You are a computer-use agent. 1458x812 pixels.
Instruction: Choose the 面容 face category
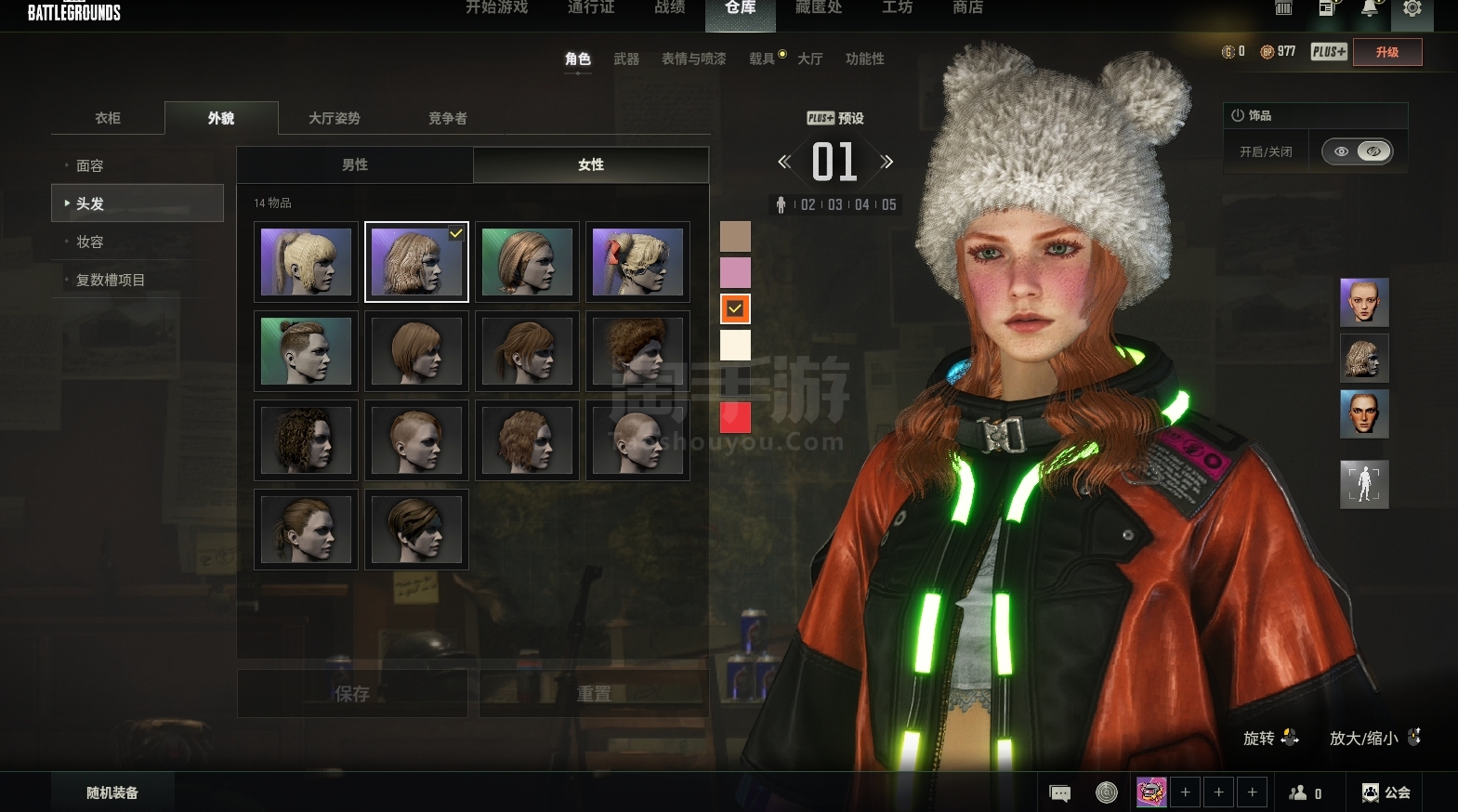coord(90,165)
